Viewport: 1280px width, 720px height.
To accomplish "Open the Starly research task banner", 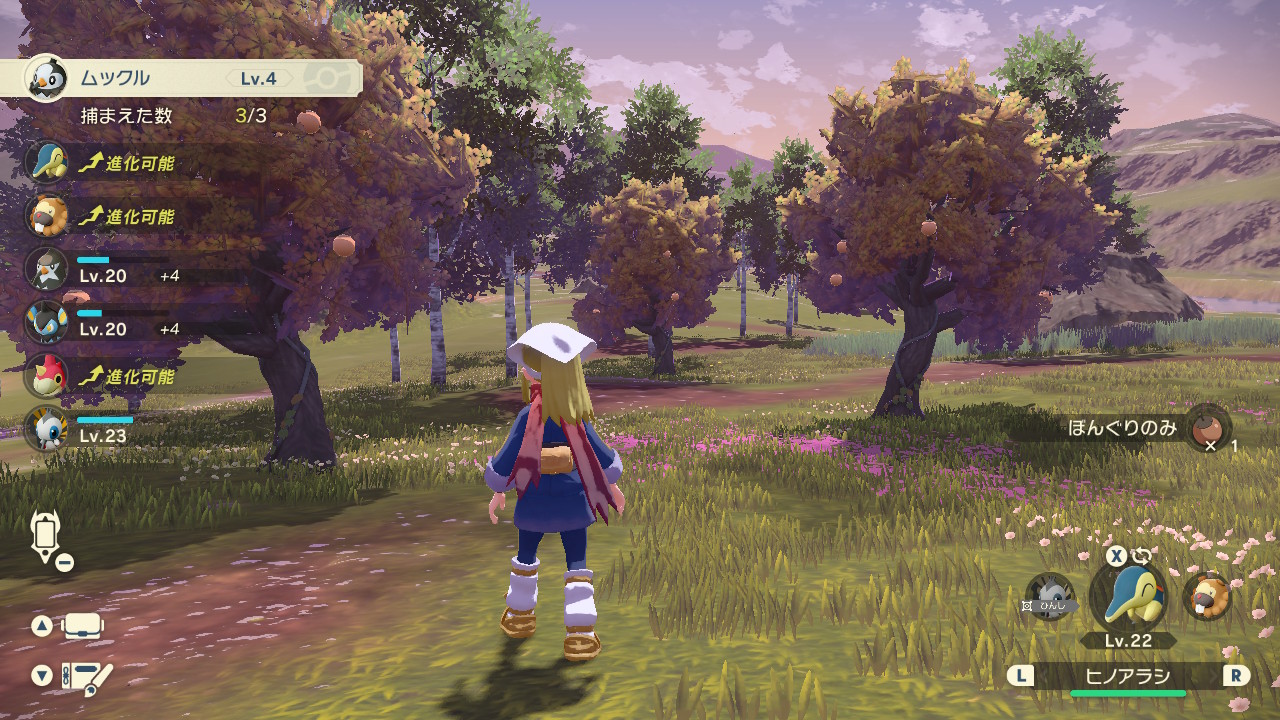I will (x=180, y=77).
